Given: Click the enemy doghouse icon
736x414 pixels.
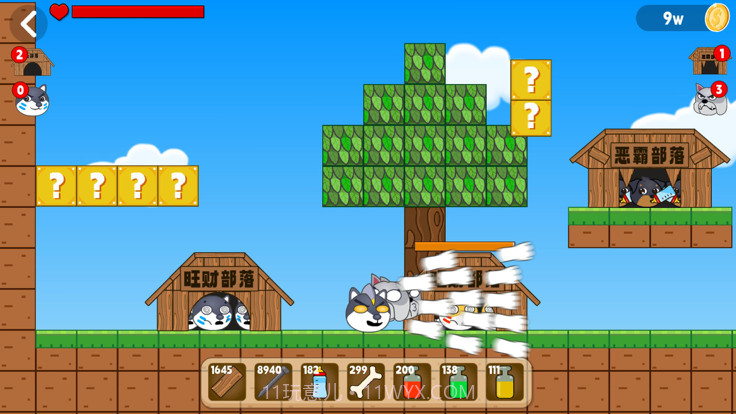Looking at the screenshot, I should 708,61.
